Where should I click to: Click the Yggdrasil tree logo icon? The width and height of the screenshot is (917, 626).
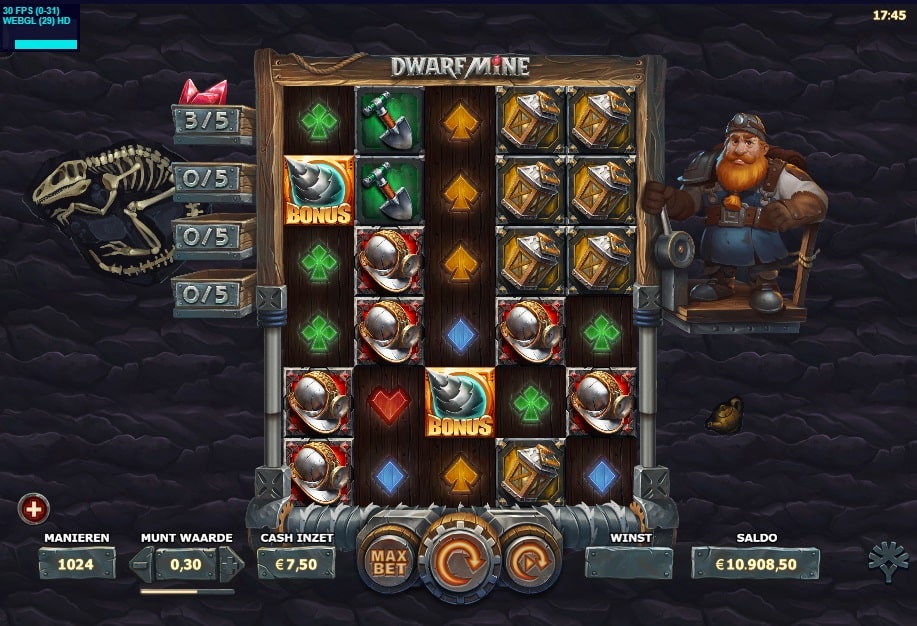[x=888, y=562]
